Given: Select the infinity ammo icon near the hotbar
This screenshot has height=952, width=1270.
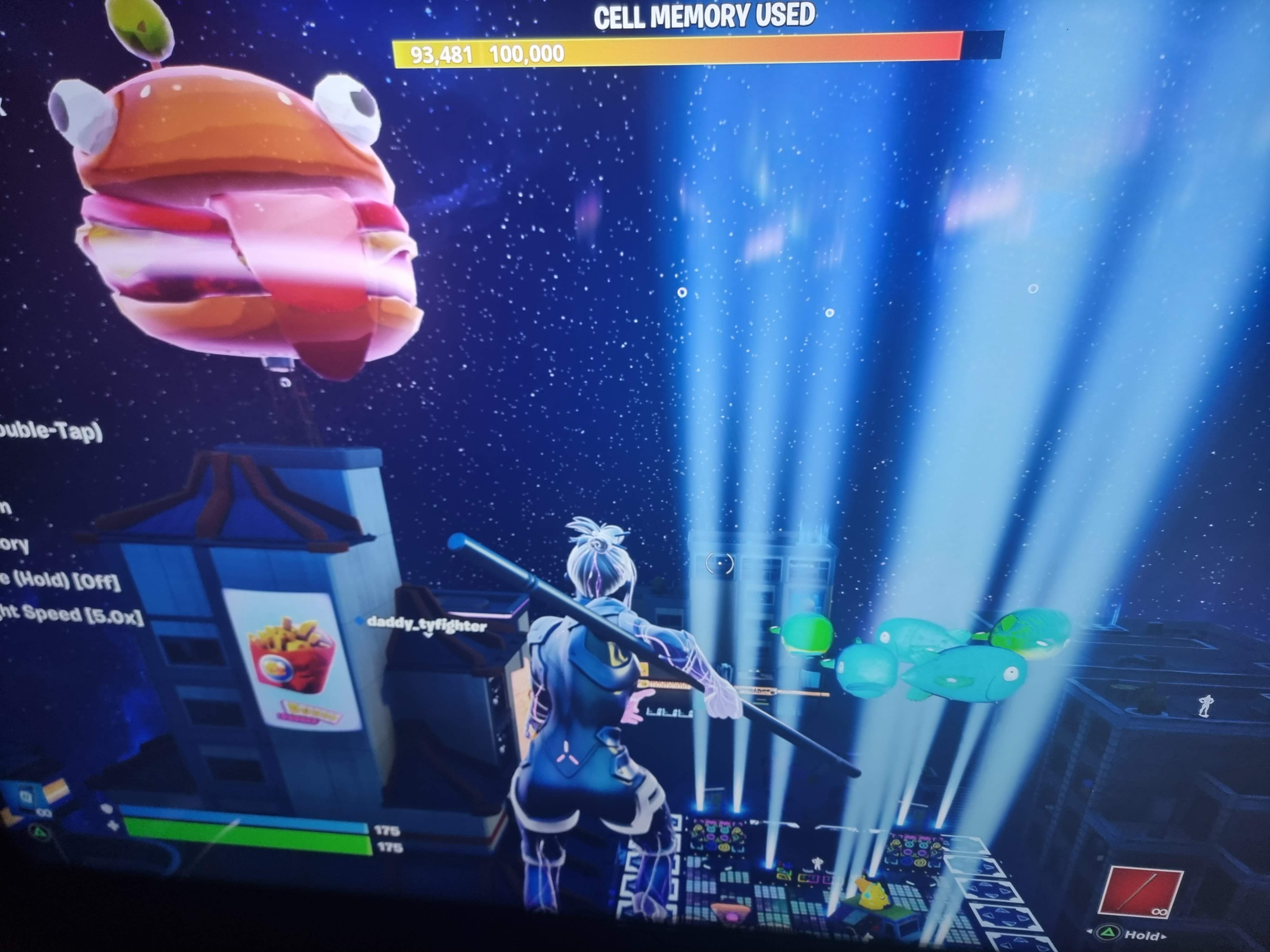Looking at the screenshot, I should pos(1160,912).
